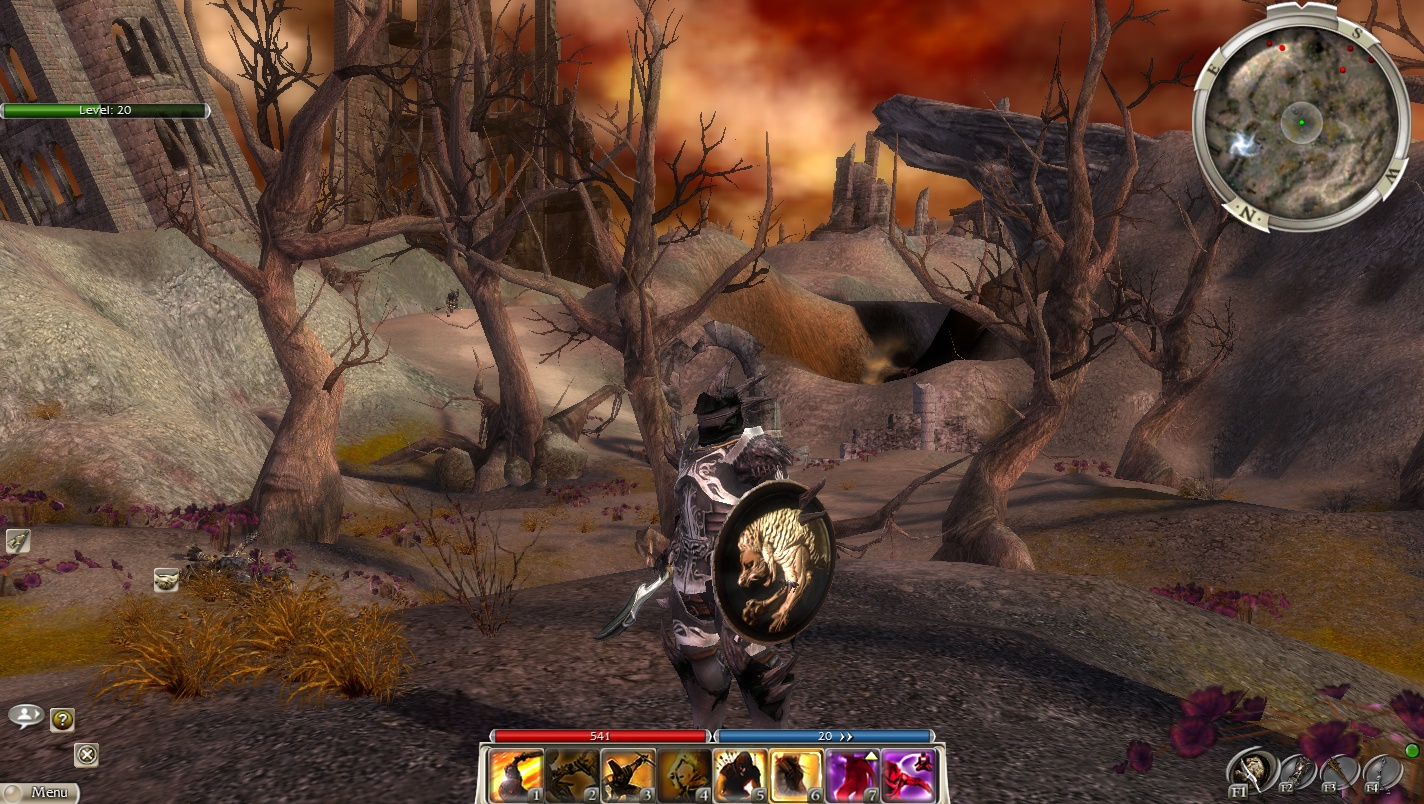Use skill slot 5 hooded figure
This screenshot has width=1424, height=804.
(741, 776)
